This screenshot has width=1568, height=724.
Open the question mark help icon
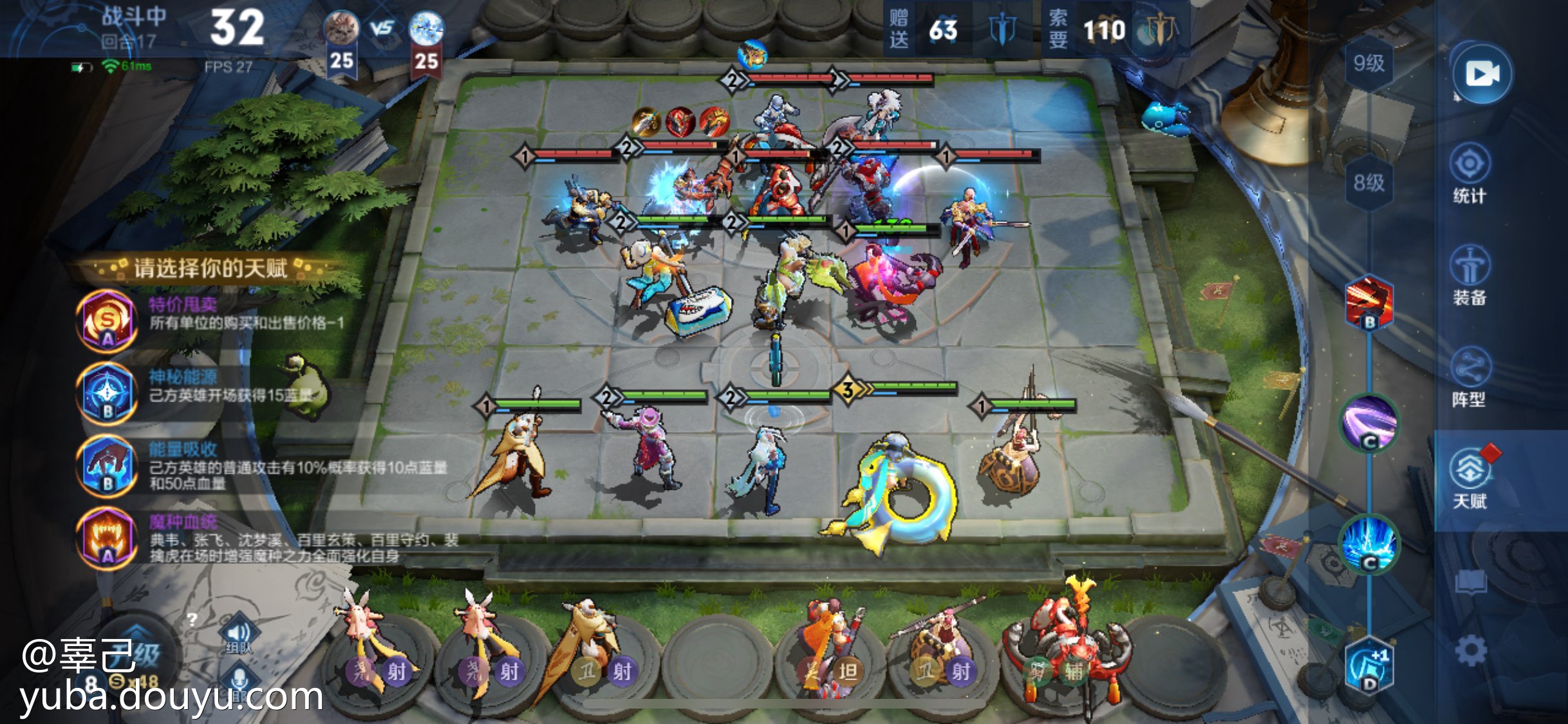192,620
